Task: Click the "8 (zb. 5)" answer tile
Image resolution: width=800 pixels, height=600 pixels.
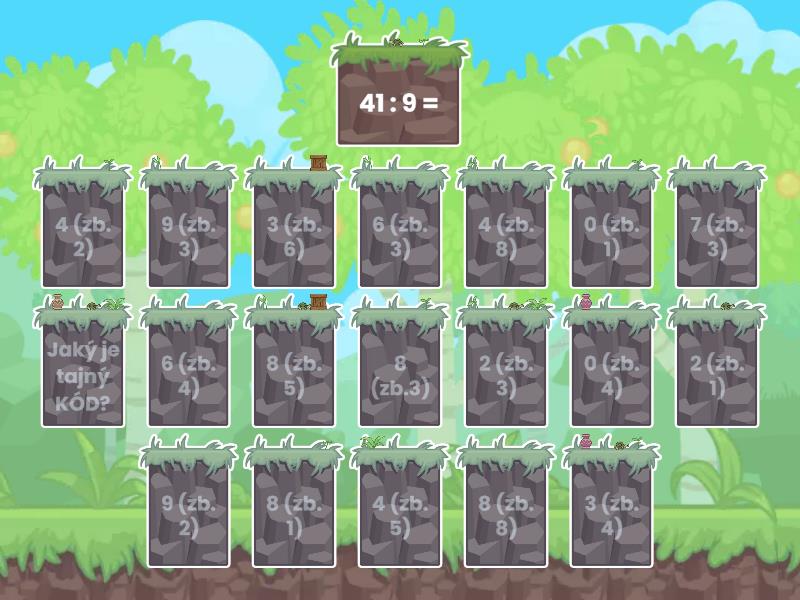Action: (x=294, y=376)
